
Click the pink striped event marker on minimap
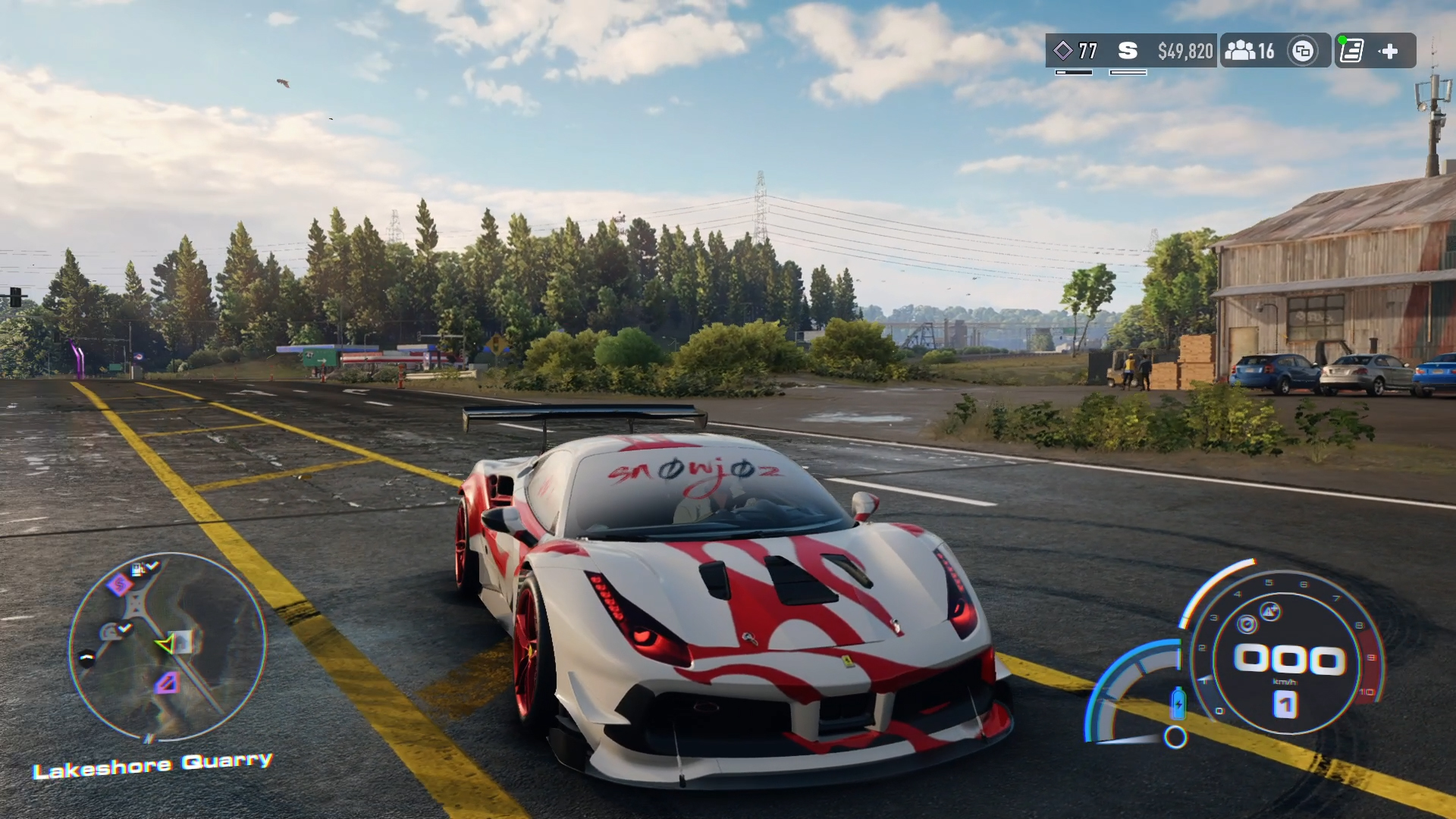pyautogui.click(x=167, y=683)
